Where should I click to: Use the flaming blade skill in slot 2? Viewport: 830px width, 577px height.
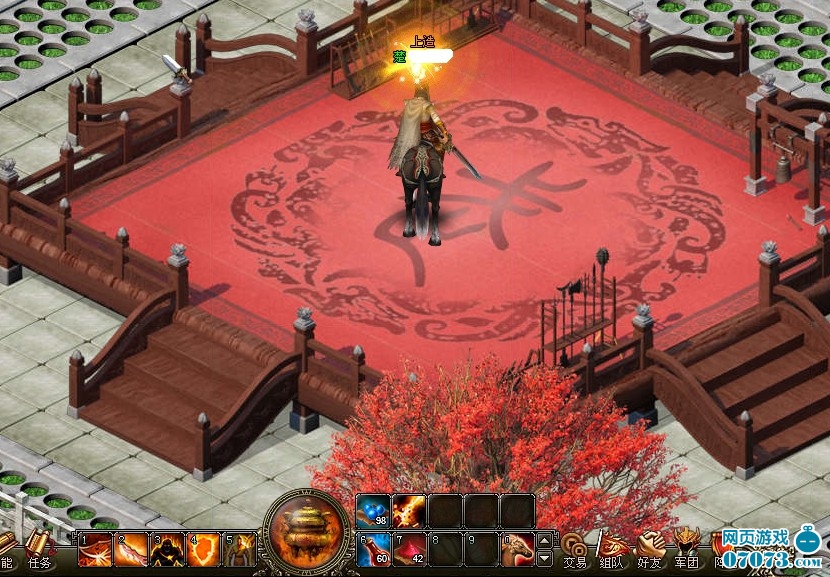(x=131, y=549)
